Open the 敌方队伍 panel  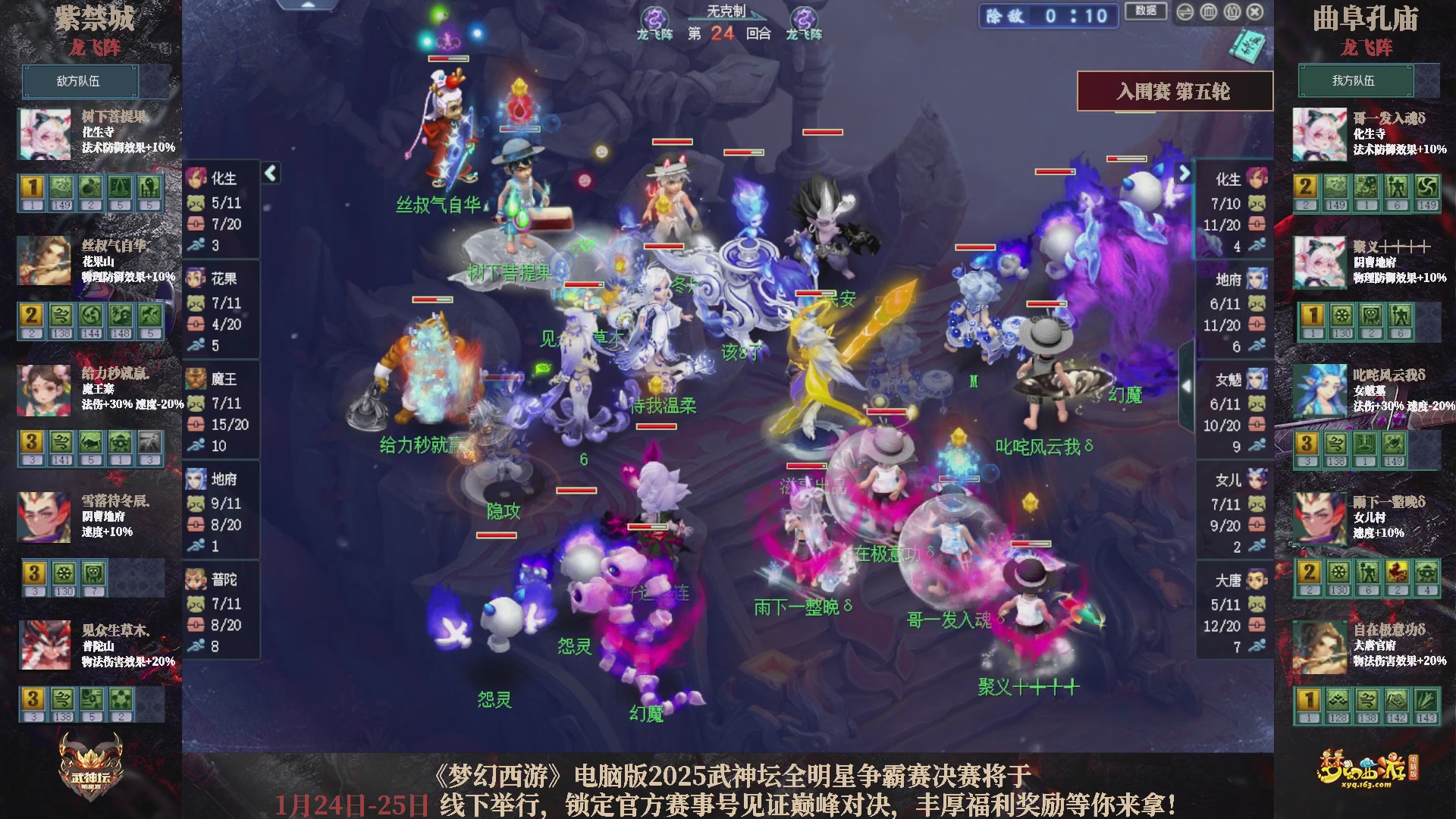[80, 81]
